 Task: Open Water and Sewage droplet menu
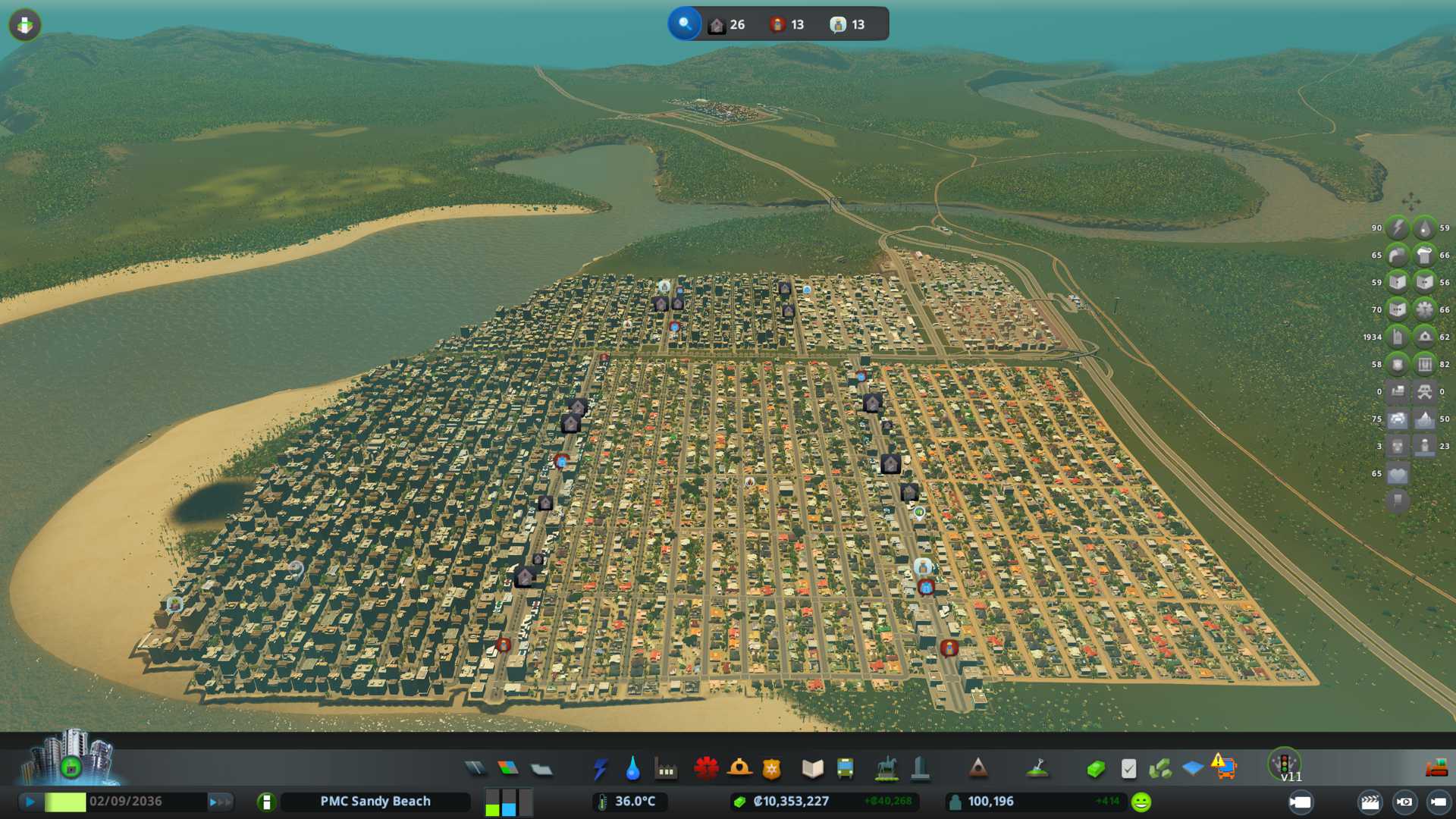click(x=632, y=769)
